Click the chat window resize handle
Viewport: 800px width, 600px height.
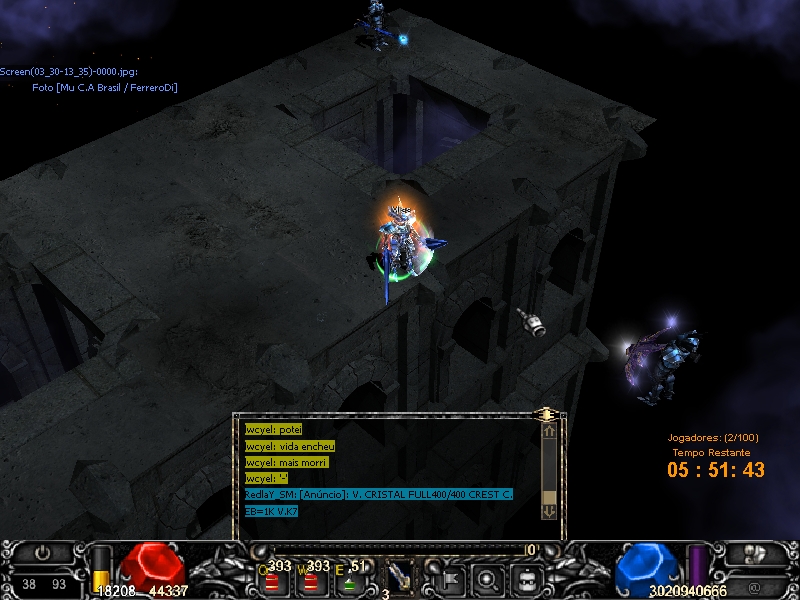[x=546, y=412]
